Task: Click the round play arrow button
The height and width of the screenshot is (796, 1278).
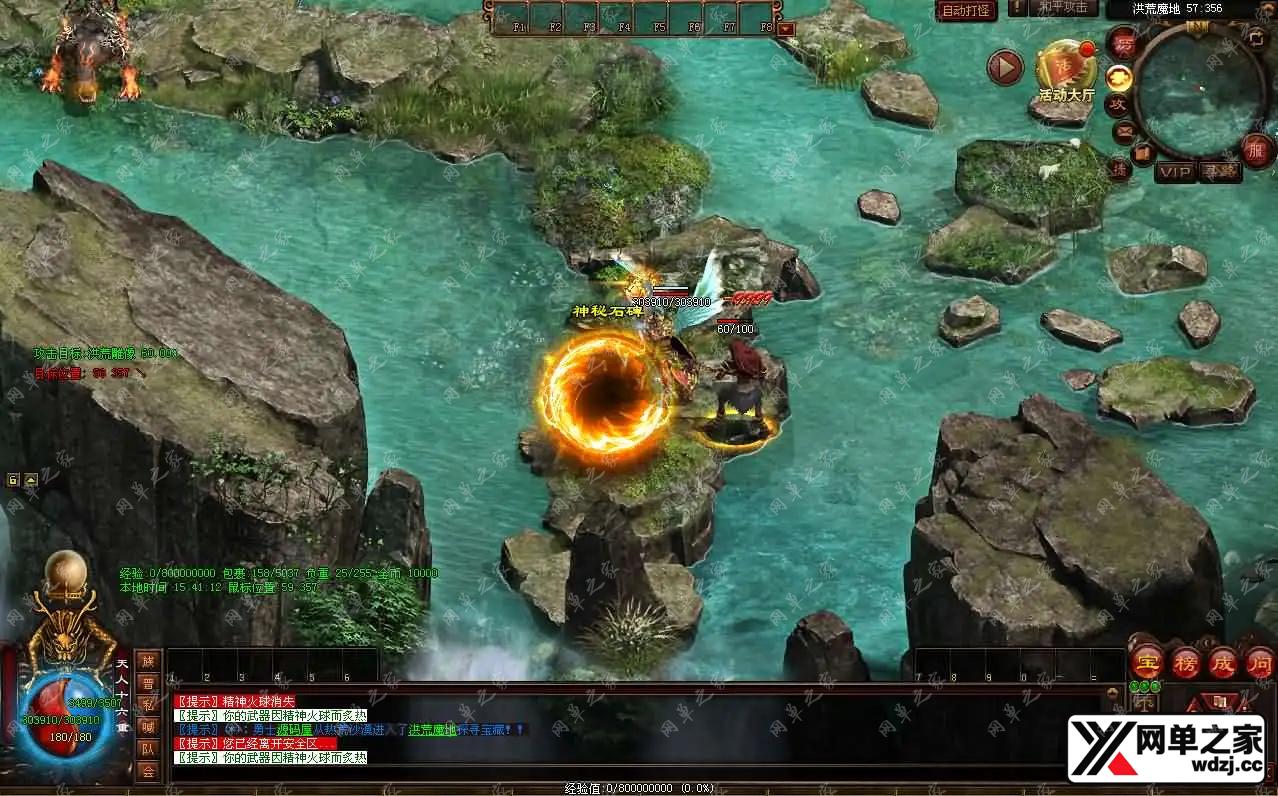Action: [x=1005, y=67]
